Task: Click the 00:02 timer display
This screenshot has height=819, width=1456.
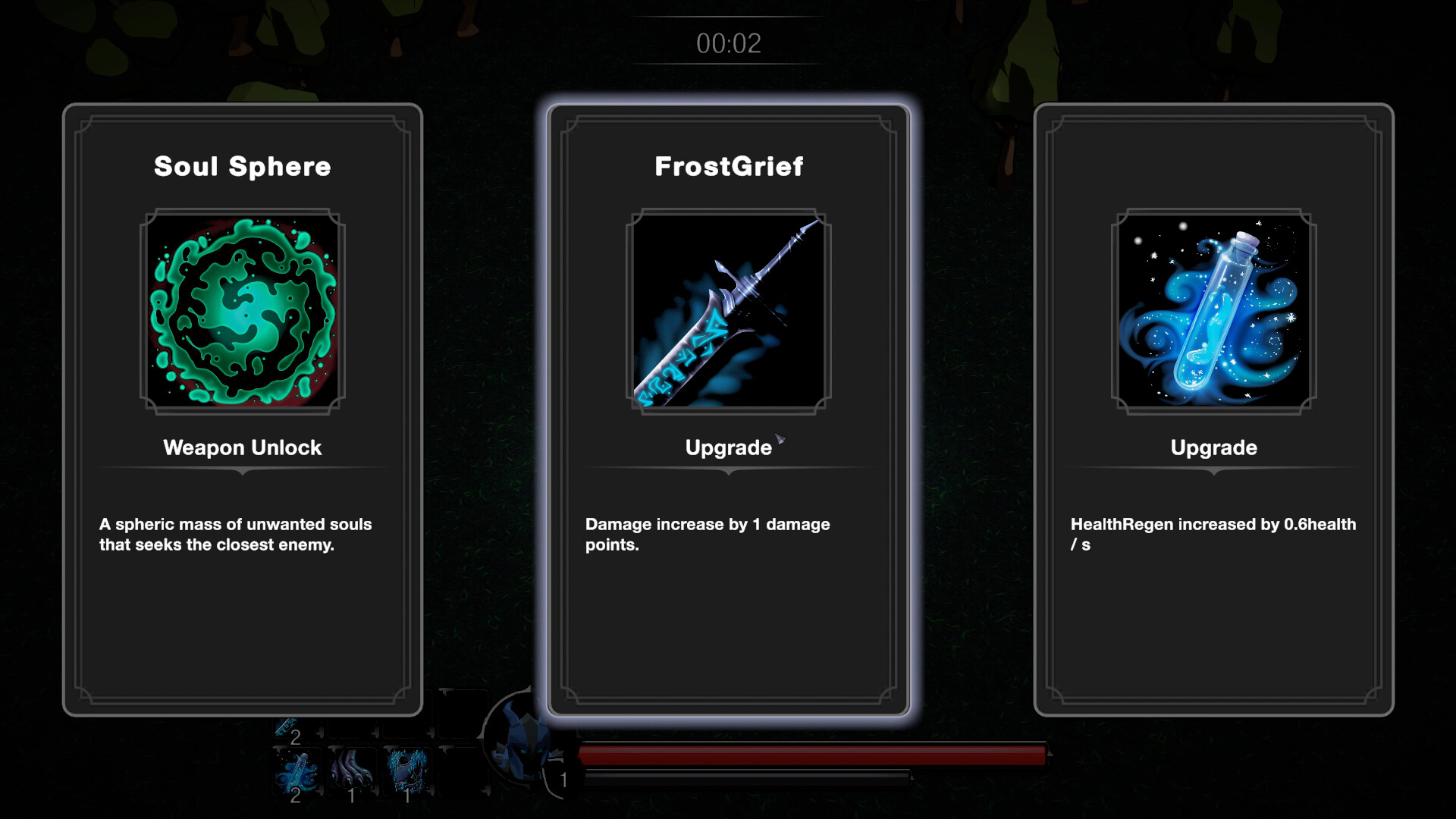Action: click(x=726, y=43)
